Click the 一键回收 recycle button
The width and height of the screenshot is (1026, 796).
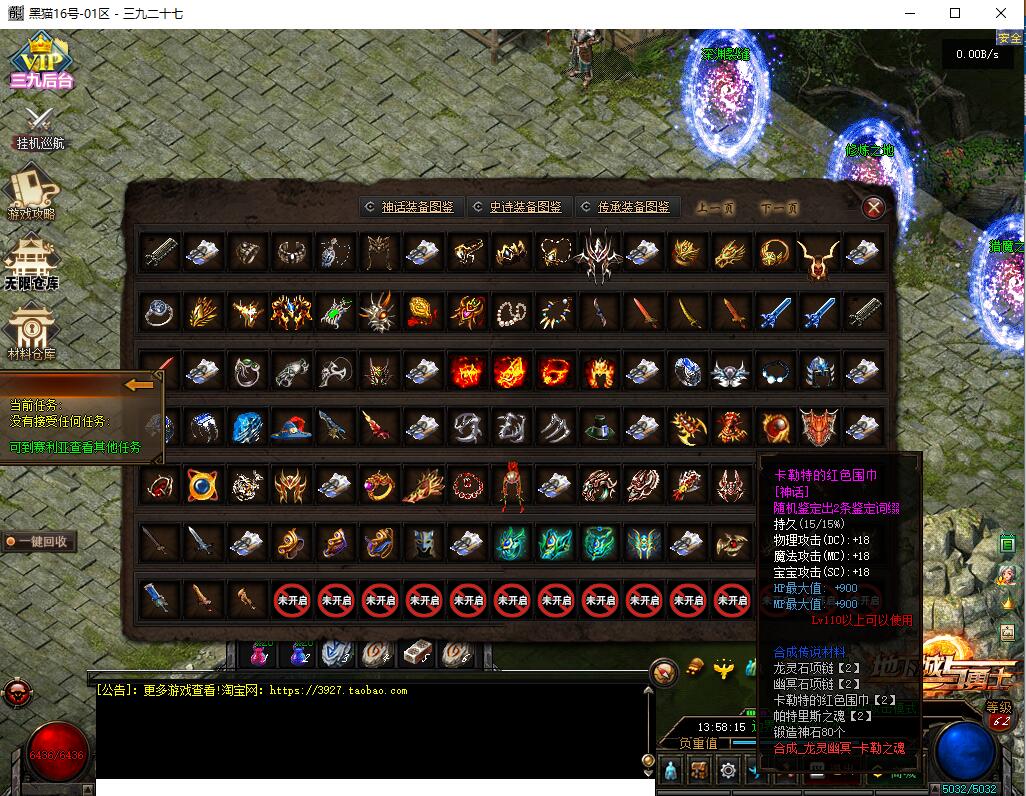[x=40, y=541]
